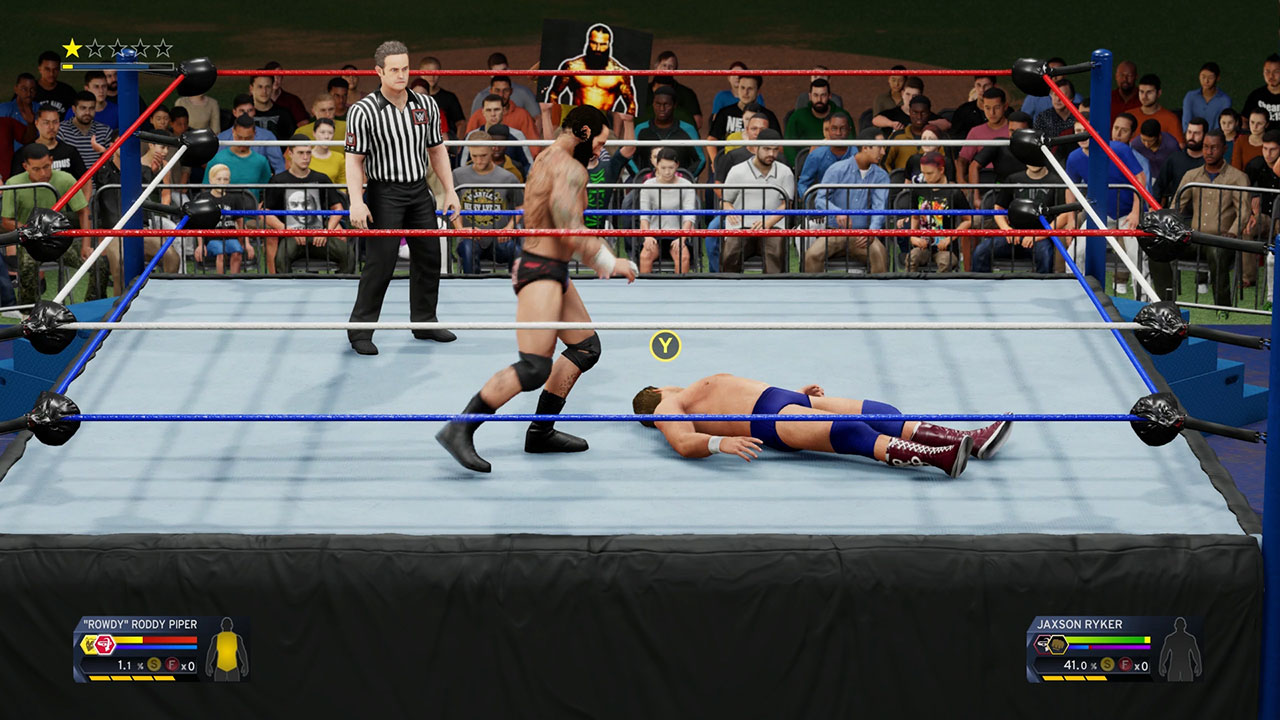Select the "ROWDY" RODDY PIPER nameplate
This screenshot has width=1280, height=720.
click(x=139, y=623)
